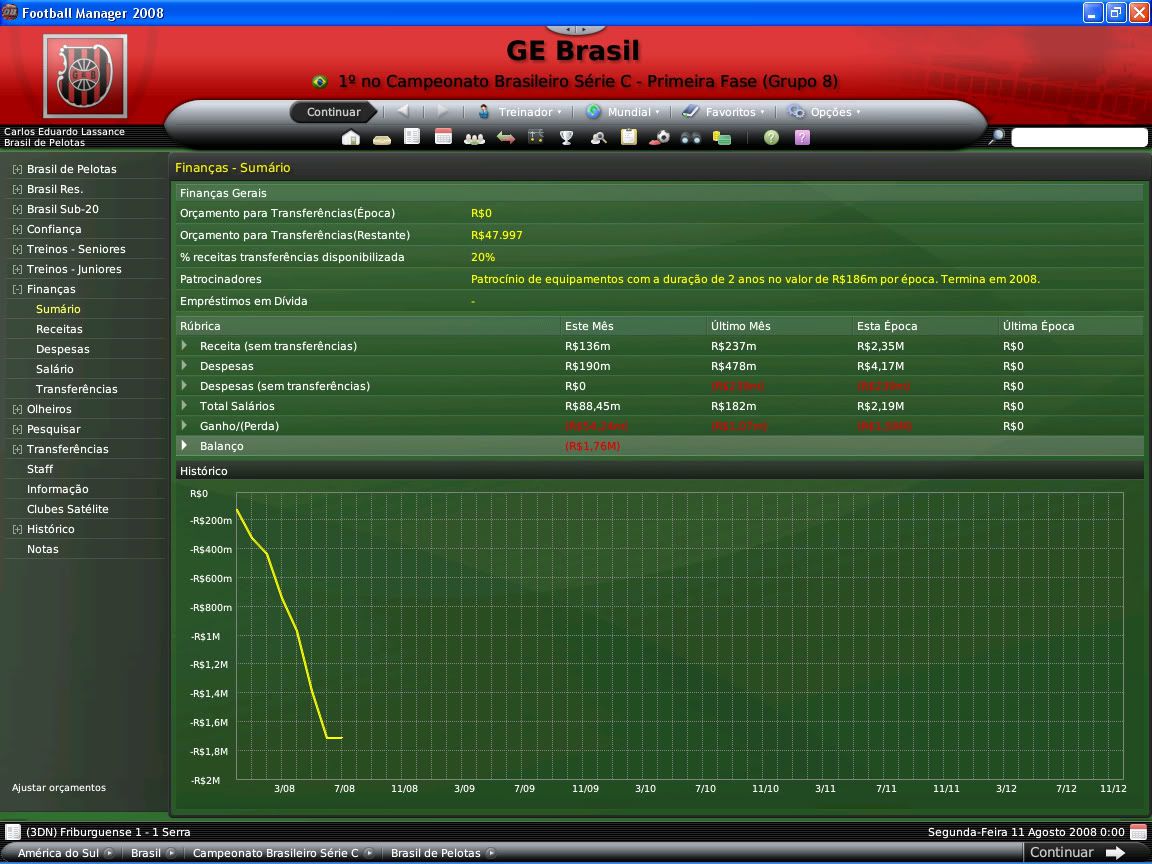Screen dimensions: 1152x864
Task: Select the América do Sul breadcrumb
Action: pos(59,853)
